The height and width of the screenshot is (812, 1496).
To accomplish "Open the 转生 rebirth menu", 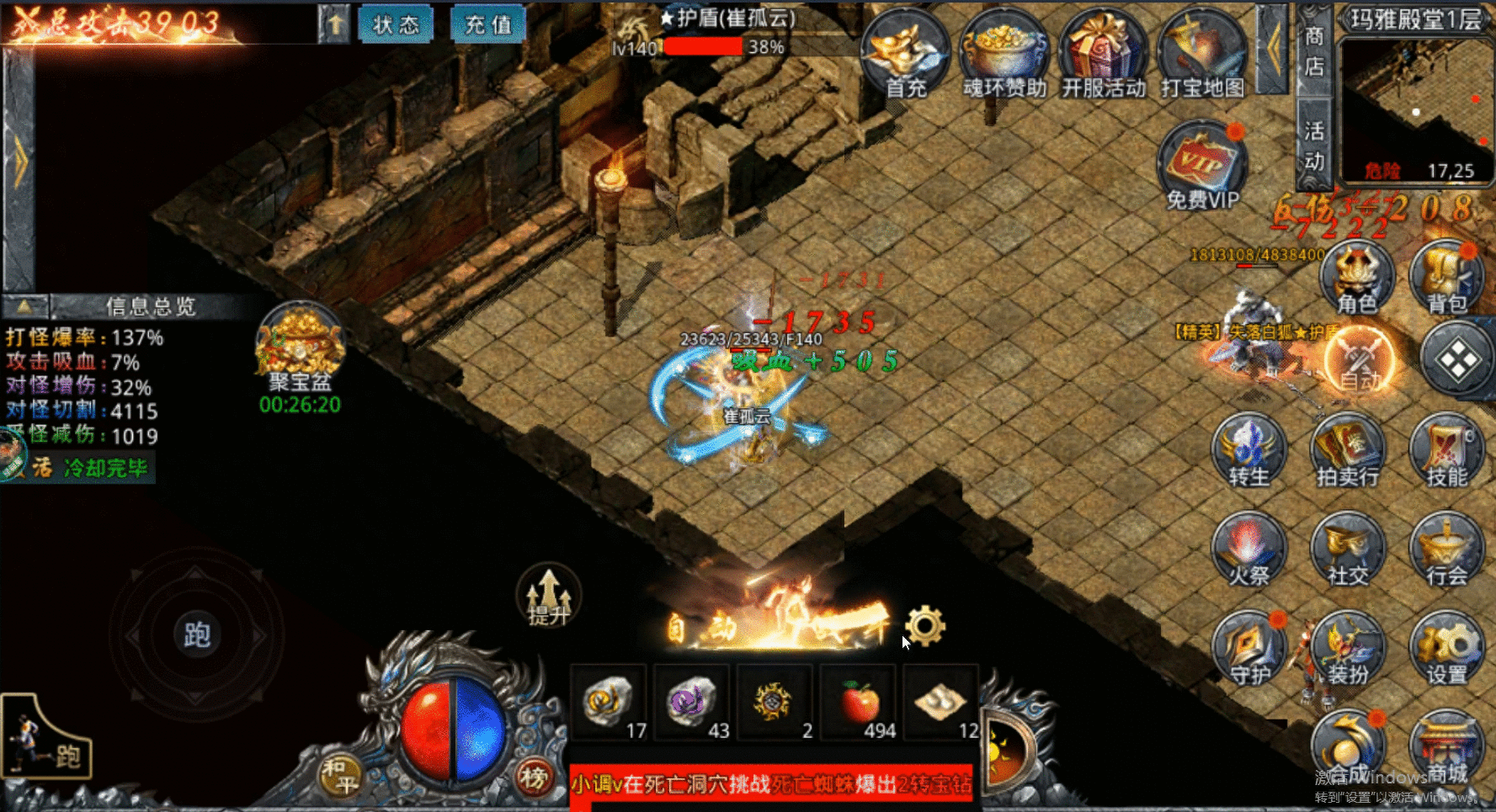I will (1248, 451).
